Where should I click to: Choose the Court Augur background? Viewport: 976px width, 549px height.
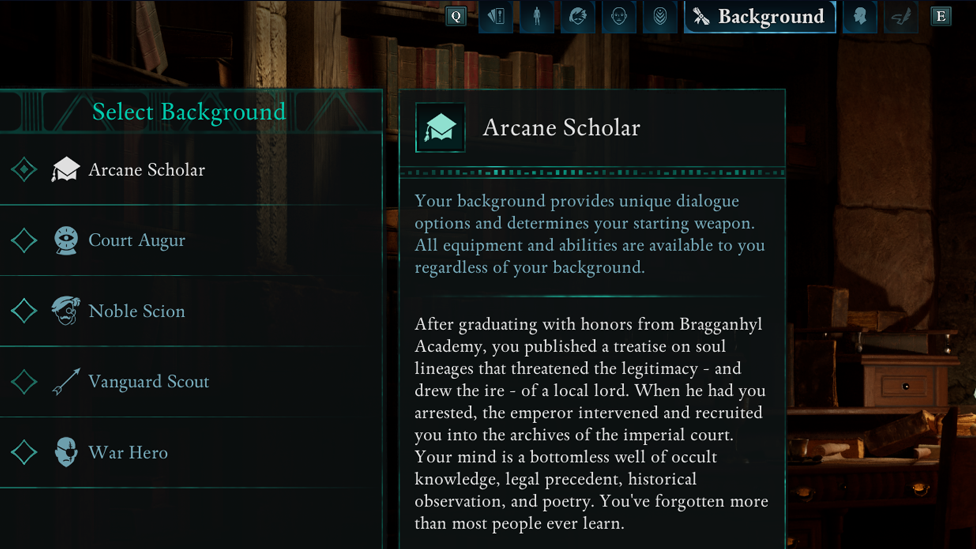pos(136,241)
